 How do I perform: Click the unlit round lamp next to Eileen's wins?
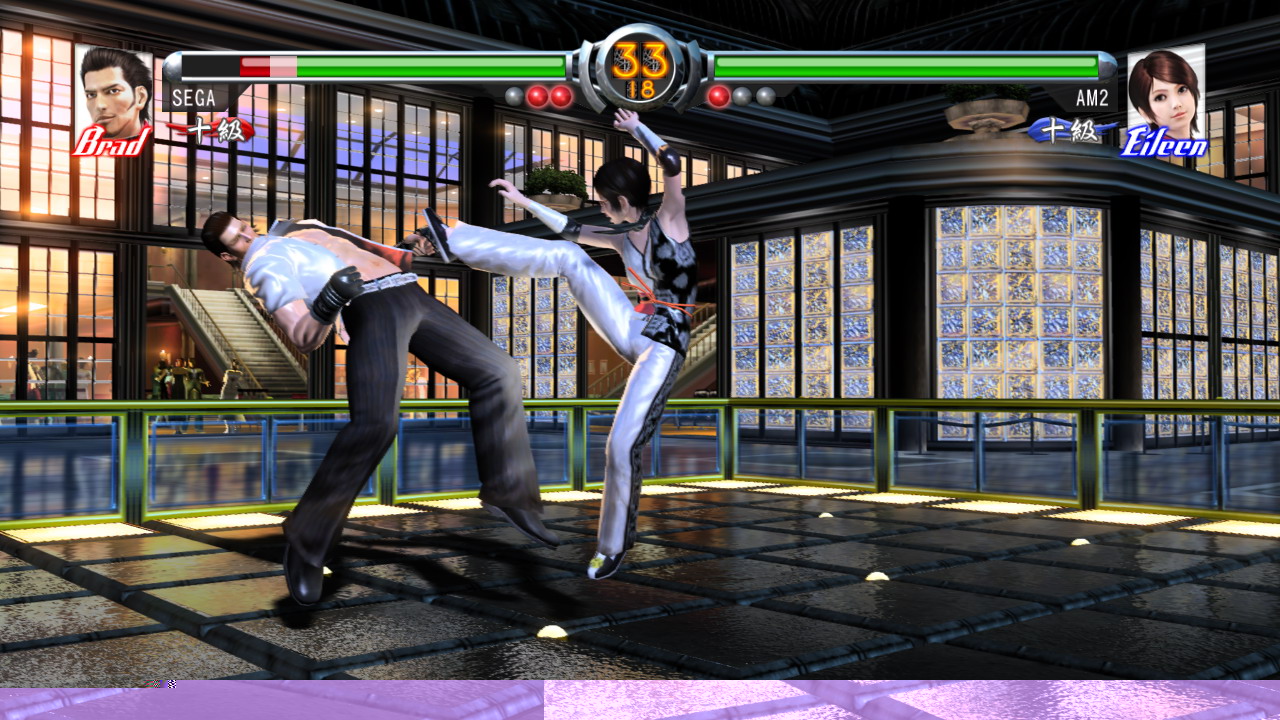(742, 96)
